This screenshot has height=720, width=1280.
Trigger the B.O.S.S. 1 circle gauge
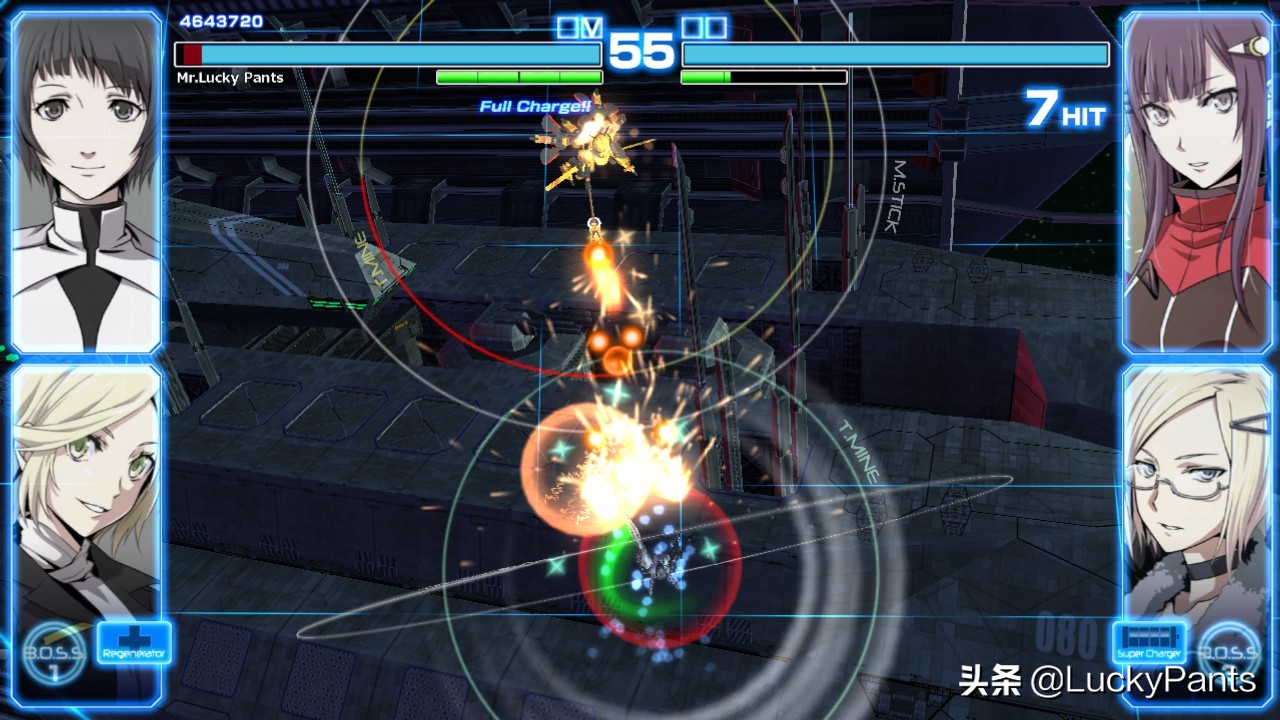pos(55,654)
